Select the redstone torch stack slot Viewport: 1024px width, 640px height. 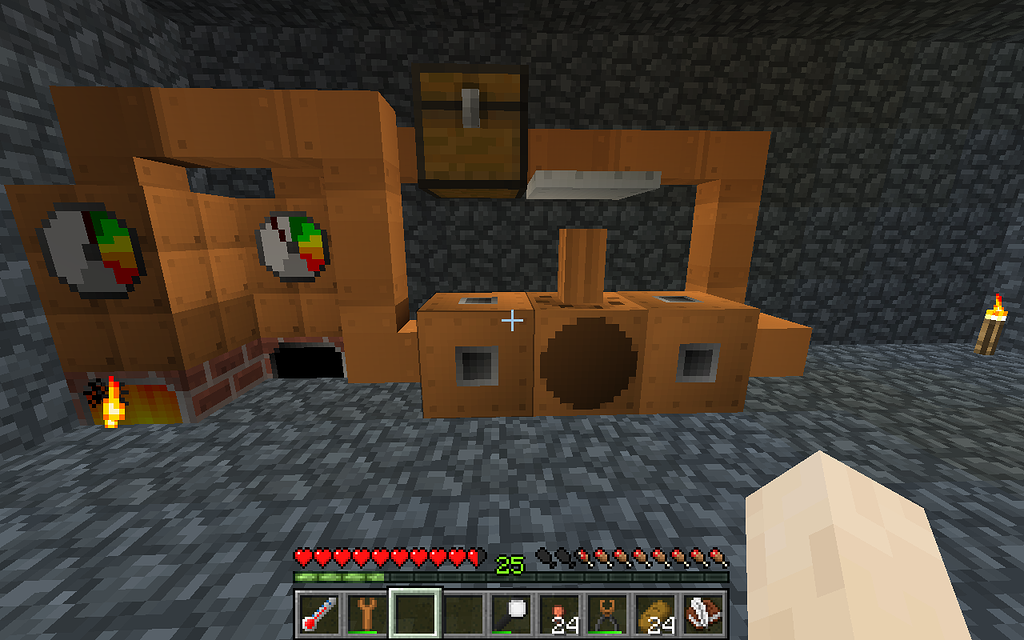coord(559,612)
